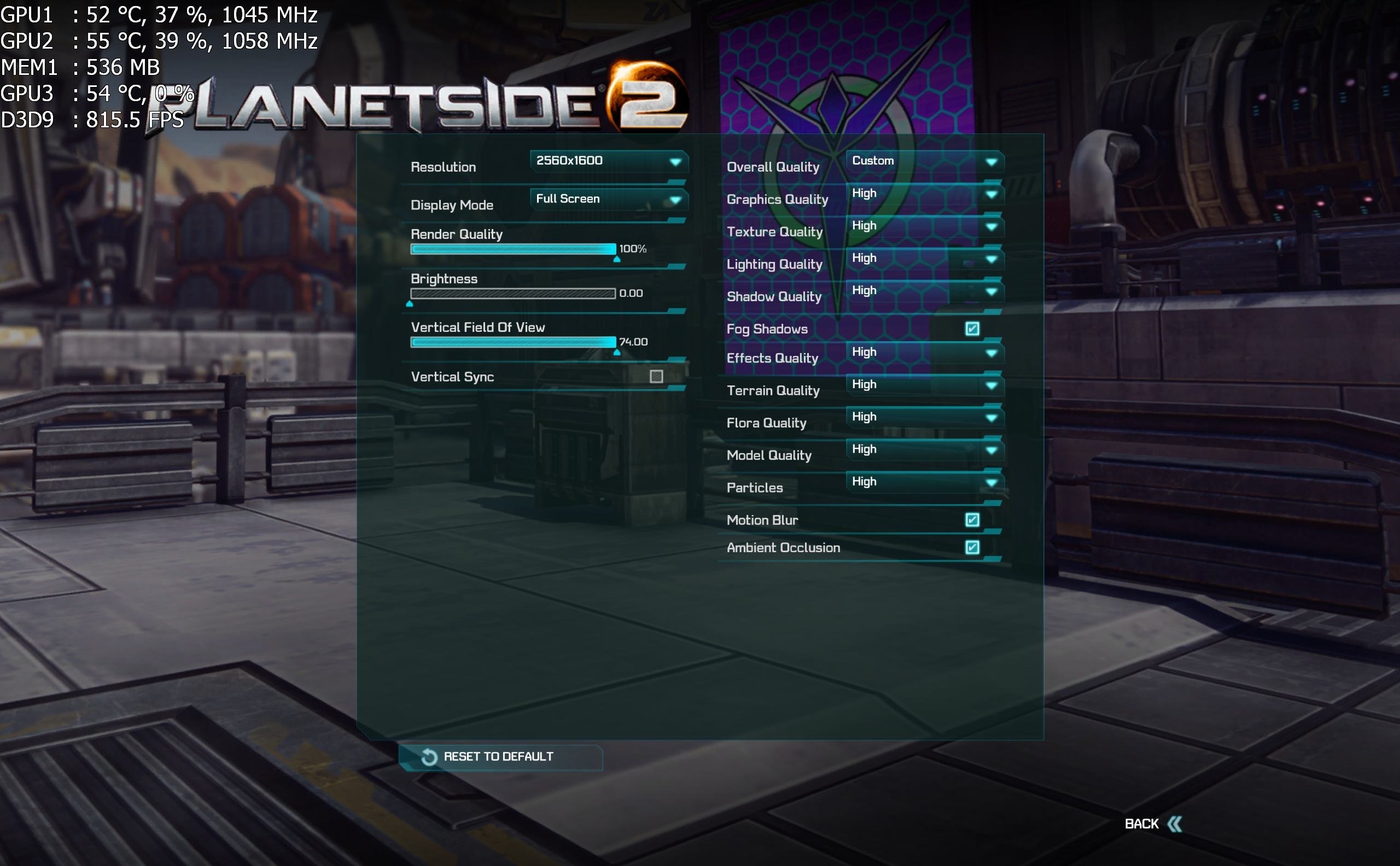Enable the Vertical Sync checkbox

pyautogui.click(x=656, y=376)
